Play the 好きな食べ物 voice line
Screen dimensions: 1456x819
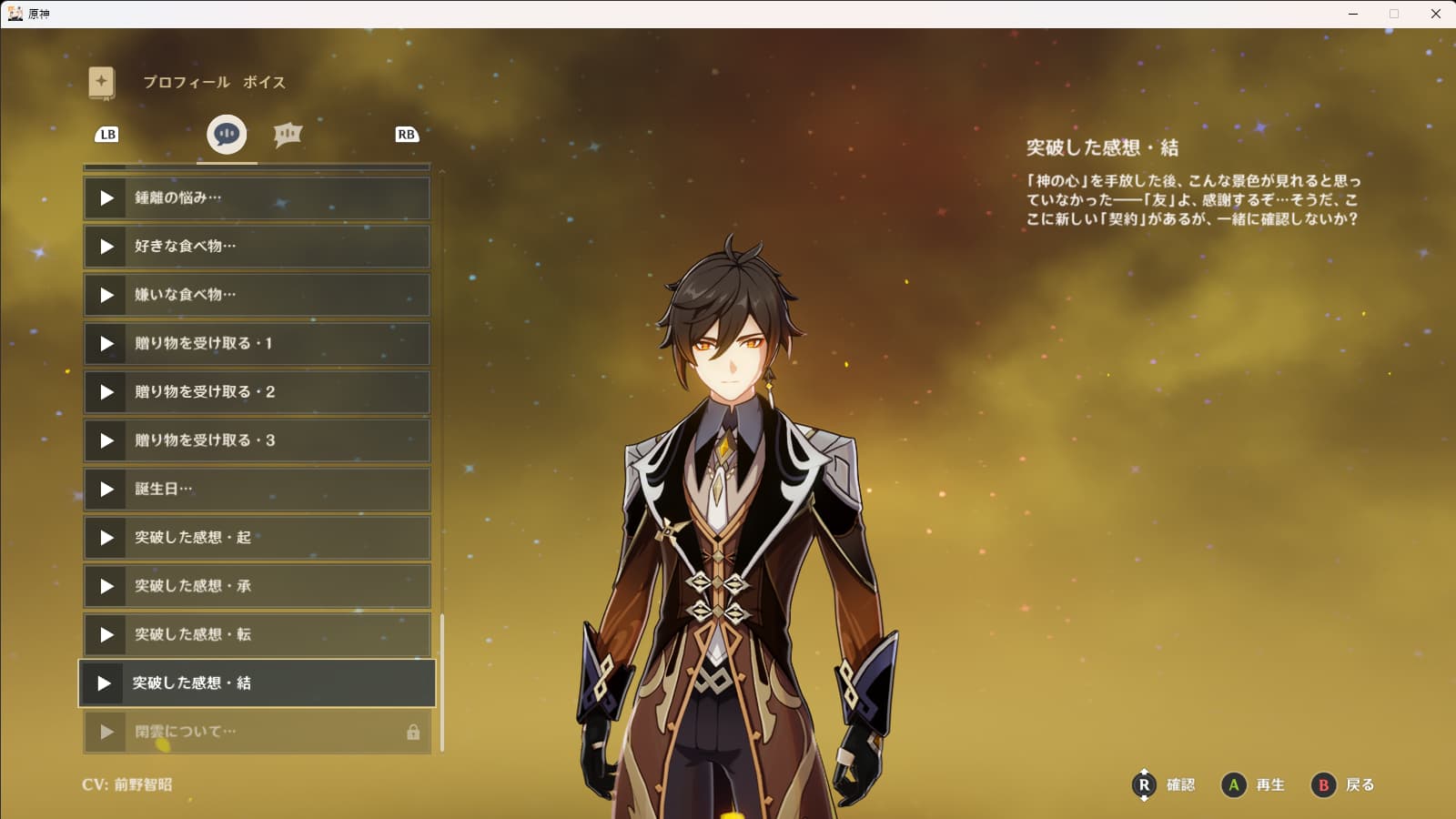pyautogui.click(x=106, y=247)
